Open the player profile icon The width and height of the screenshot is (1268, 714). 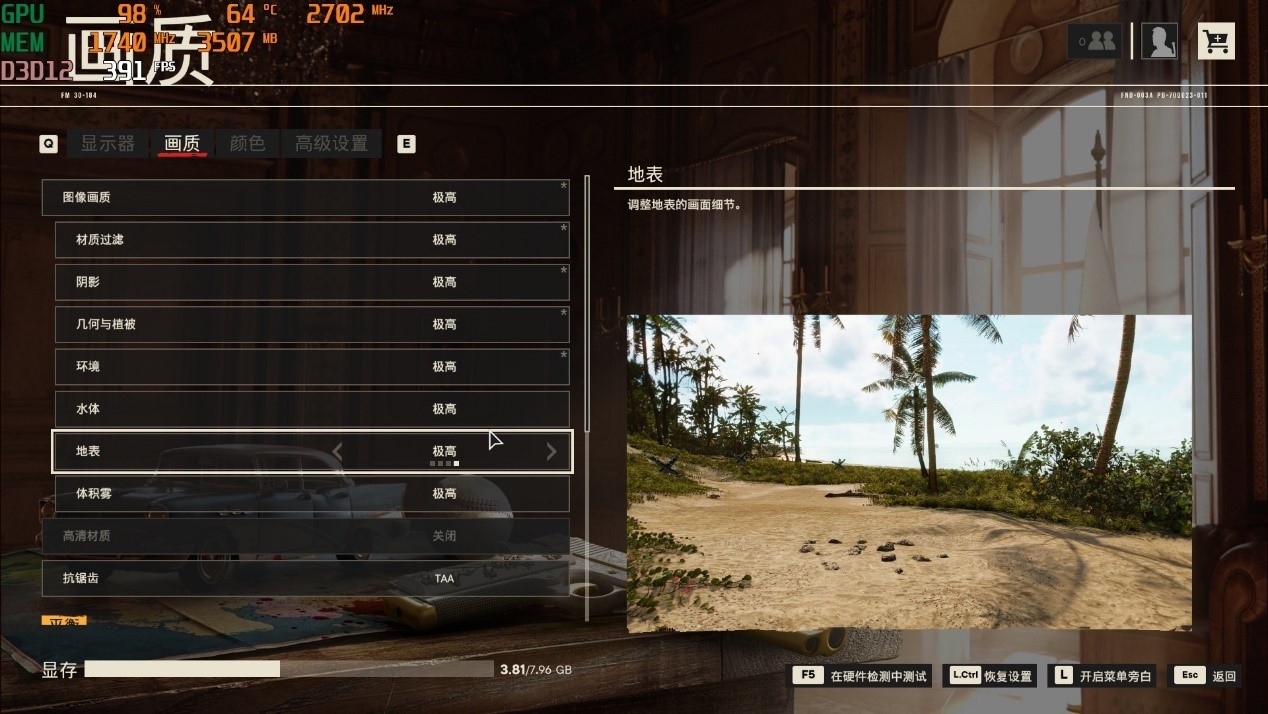(x=1159, y=41)
